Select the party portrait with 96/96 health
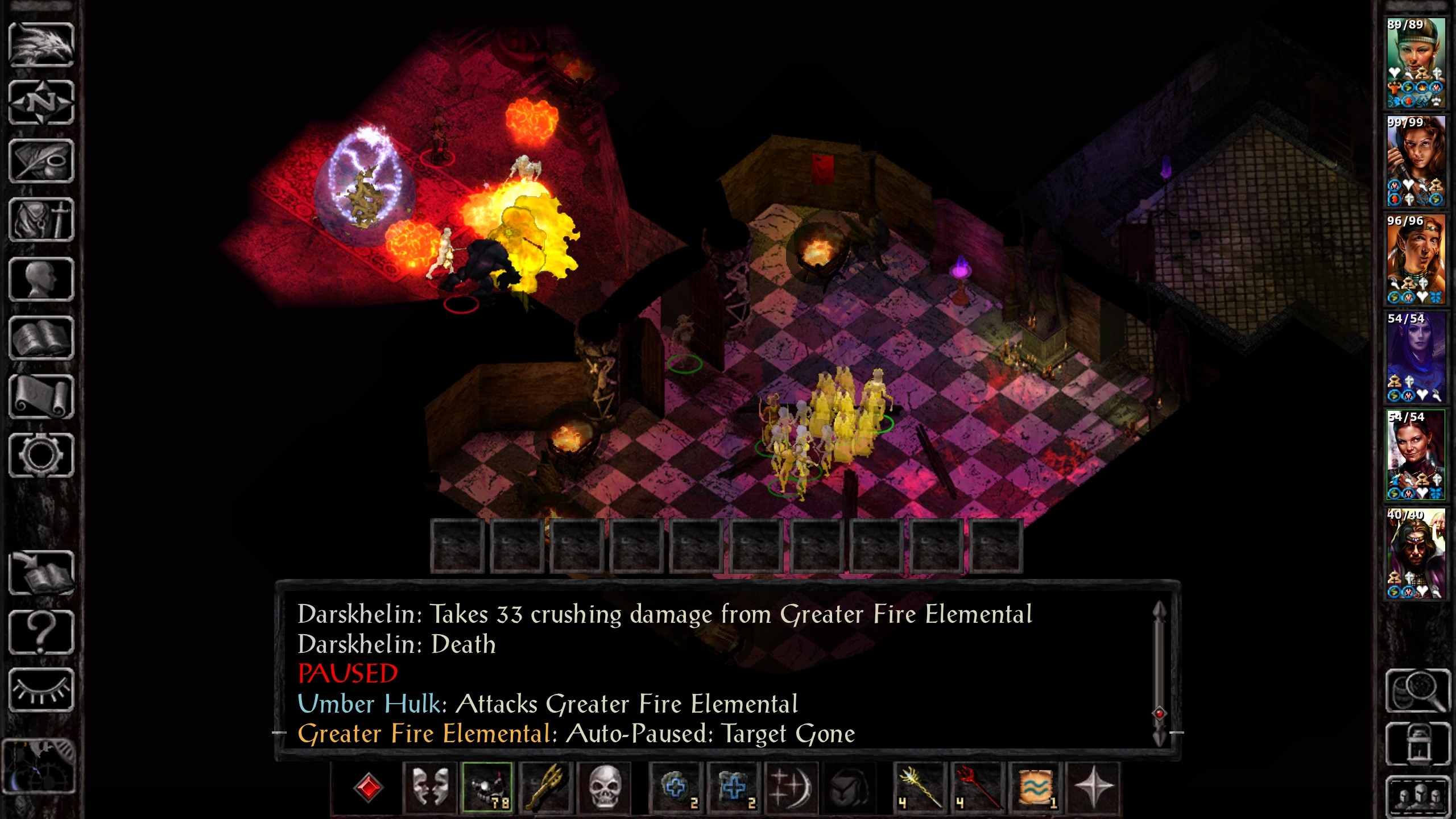 pos(1415,259)
